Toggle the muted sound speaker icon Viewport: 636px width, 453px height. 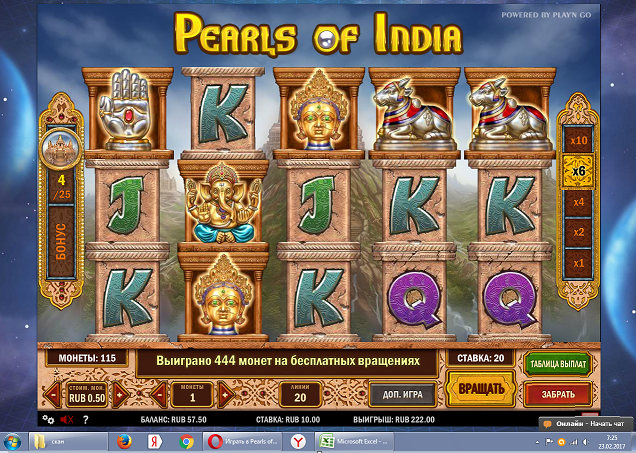[67, 419]
